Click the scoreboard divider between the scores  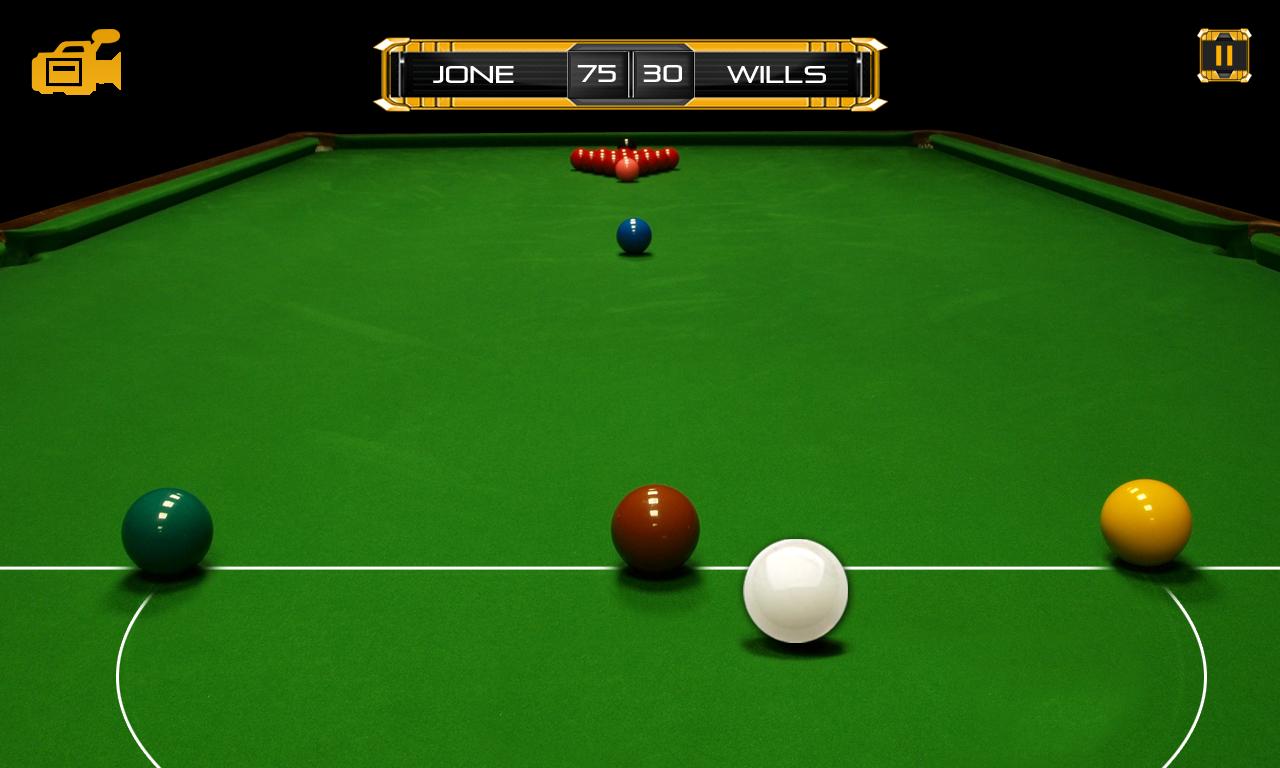(629, 73)
